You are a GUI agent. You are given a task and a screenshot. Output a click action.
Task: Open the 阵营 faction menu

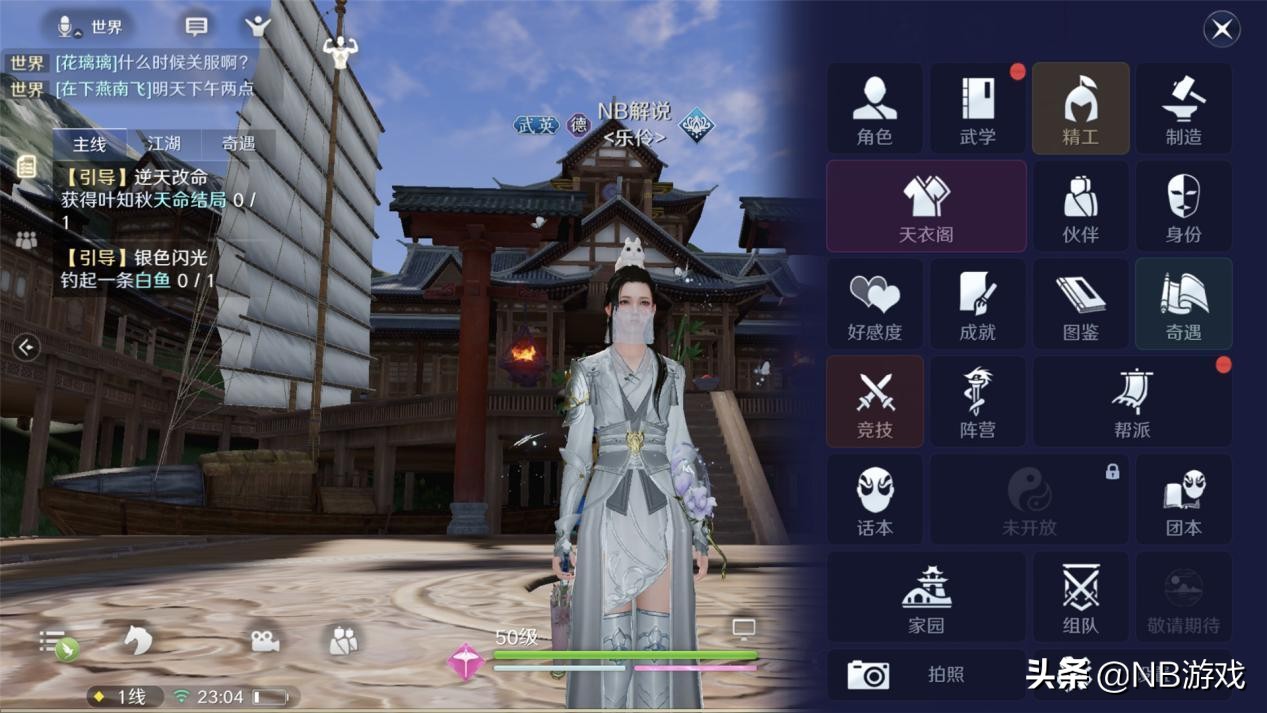[978, 402]
